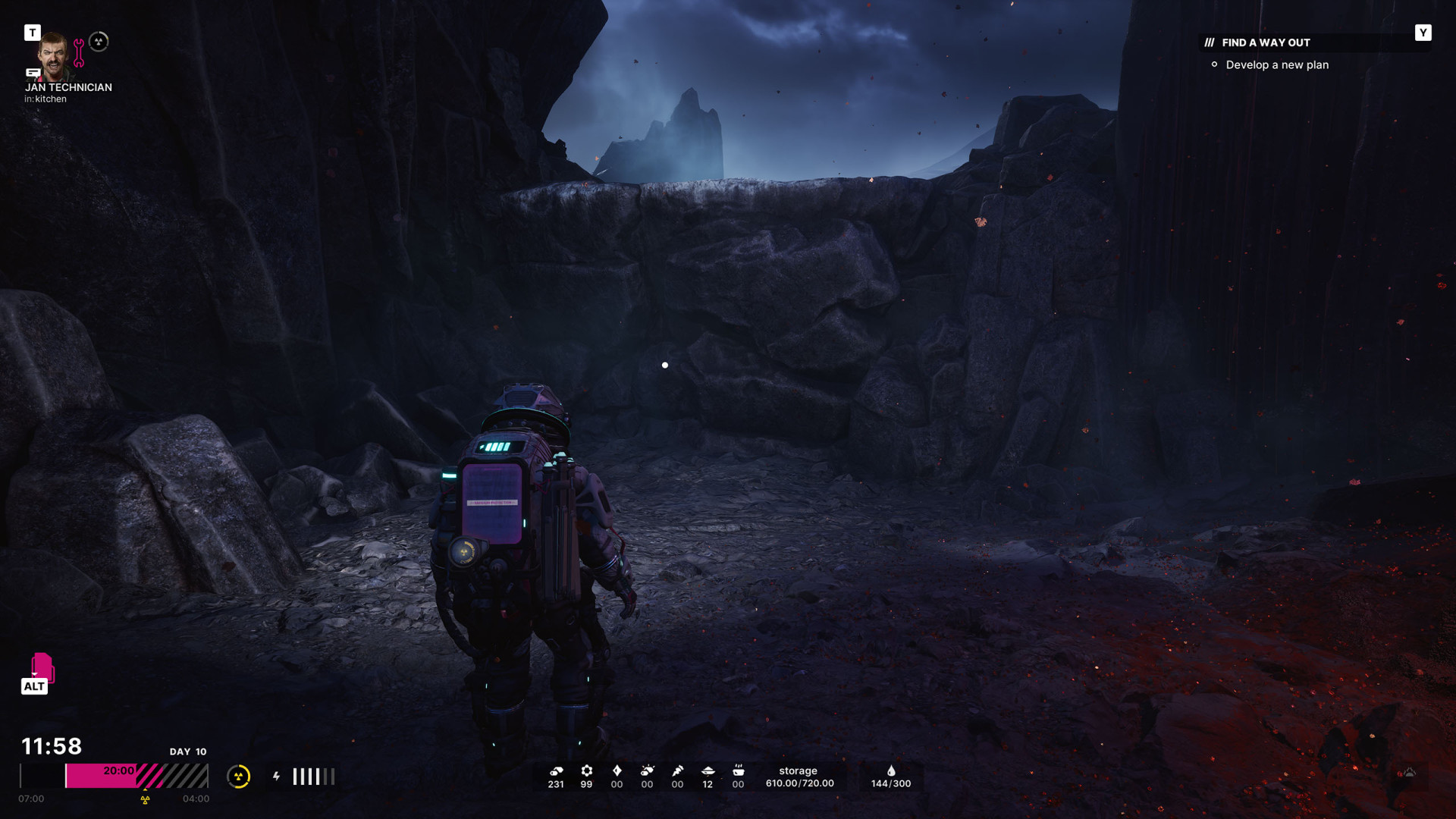Click the water droplet resource icon
This screenshot has width=1456, height=819.
[891, 770]
